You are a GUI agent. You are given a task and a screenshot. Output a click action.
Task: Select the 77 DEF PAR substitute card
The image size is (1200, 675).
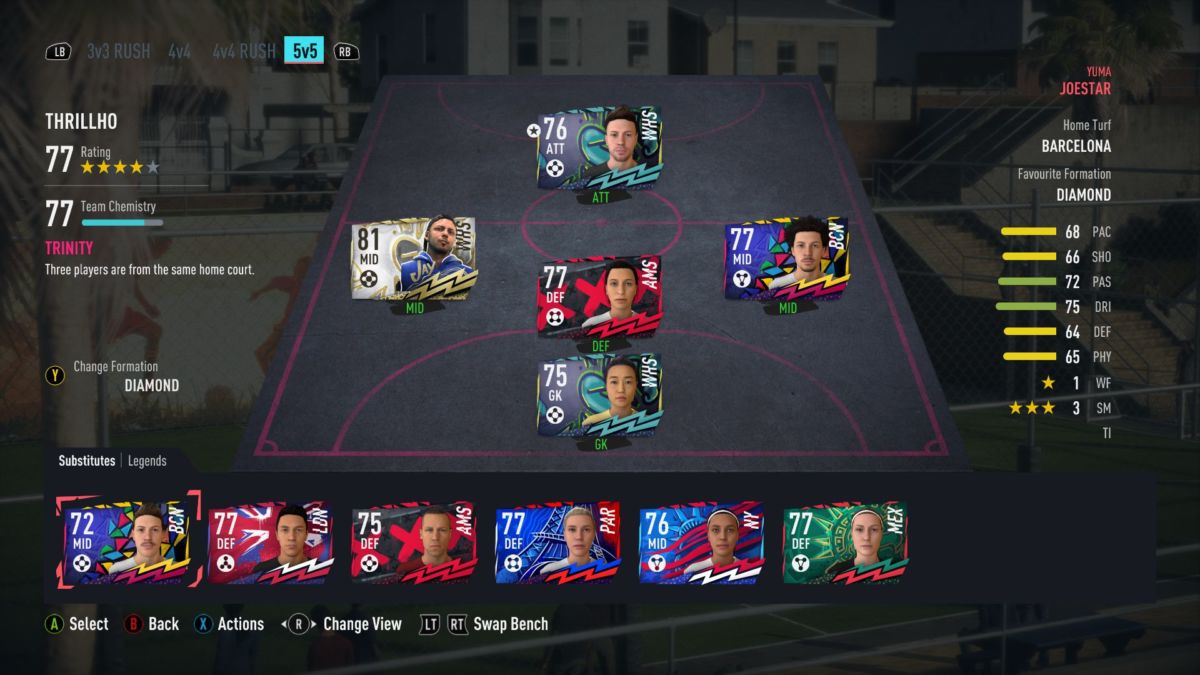click(x=559, y=542)
